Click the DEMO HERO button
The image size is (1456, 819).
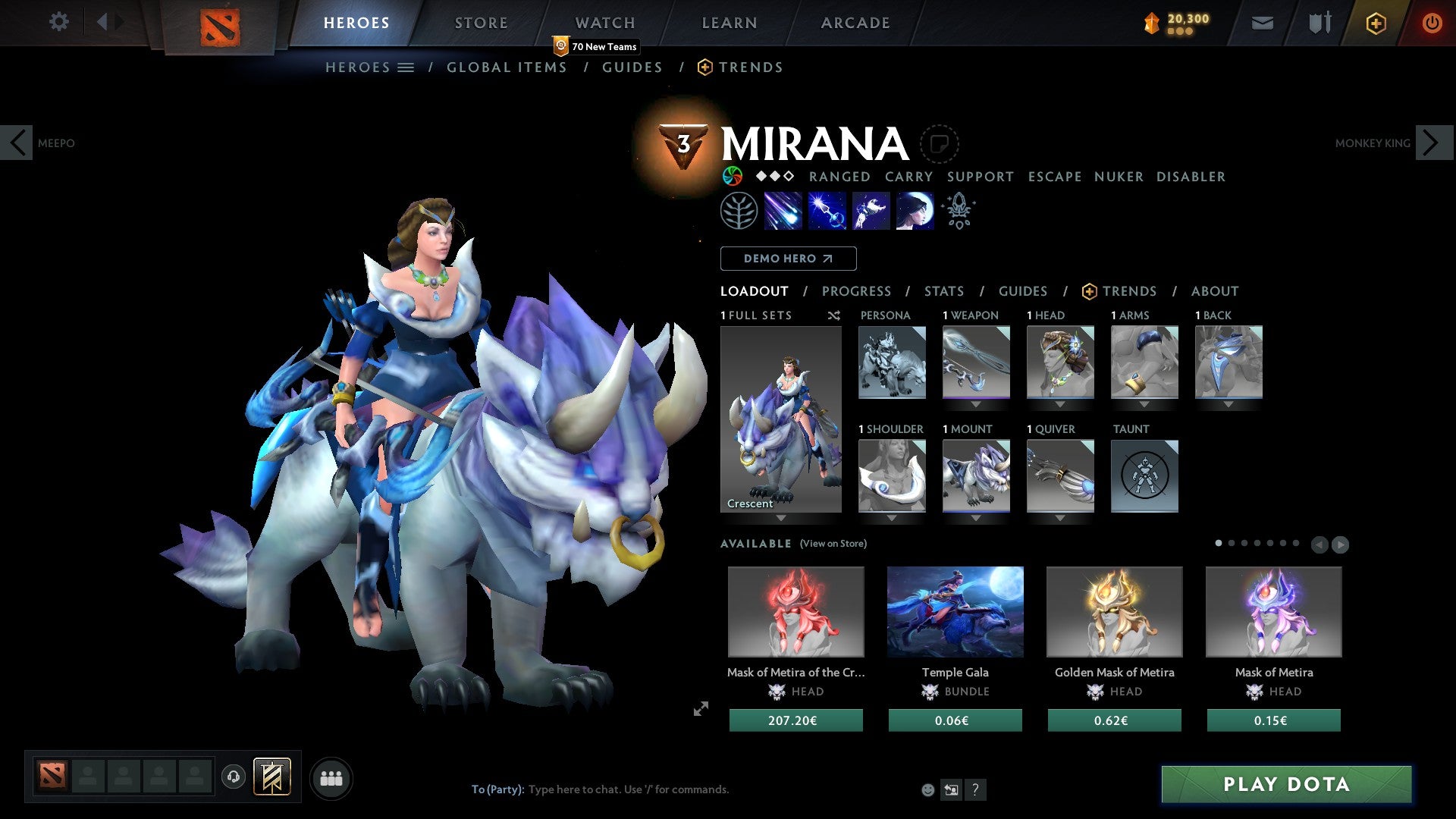coord(788,258)
